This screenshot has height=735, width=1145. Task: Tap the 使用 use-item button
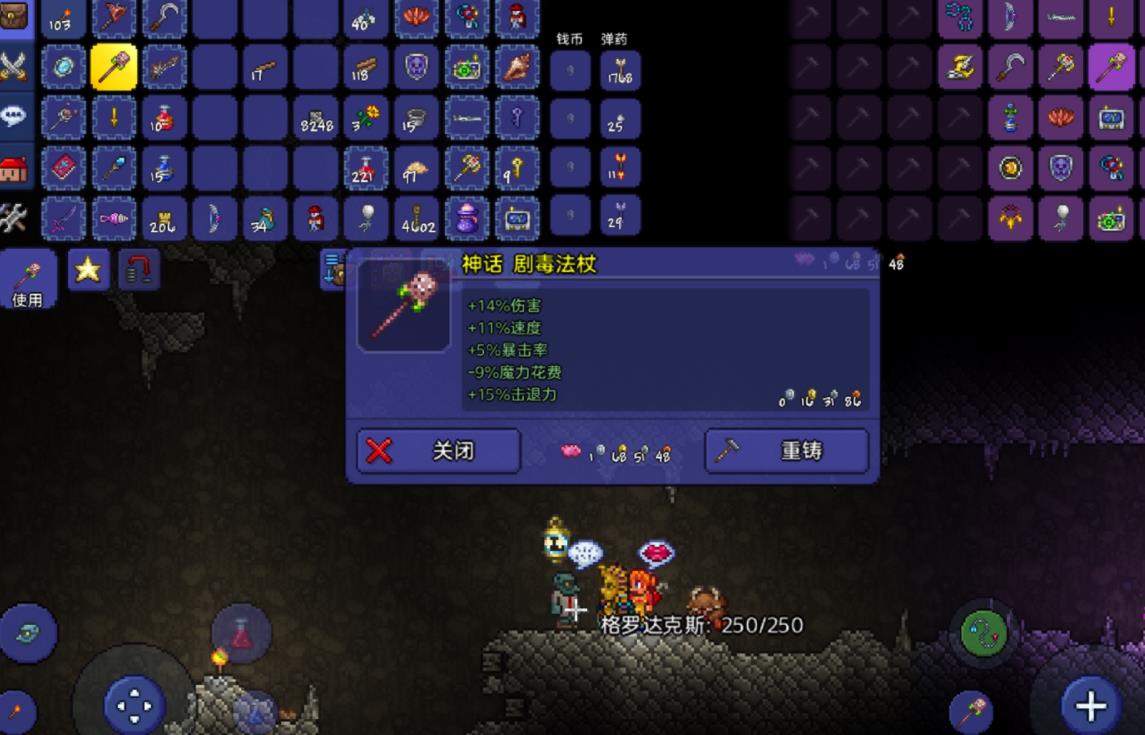[x=27, y=280]
